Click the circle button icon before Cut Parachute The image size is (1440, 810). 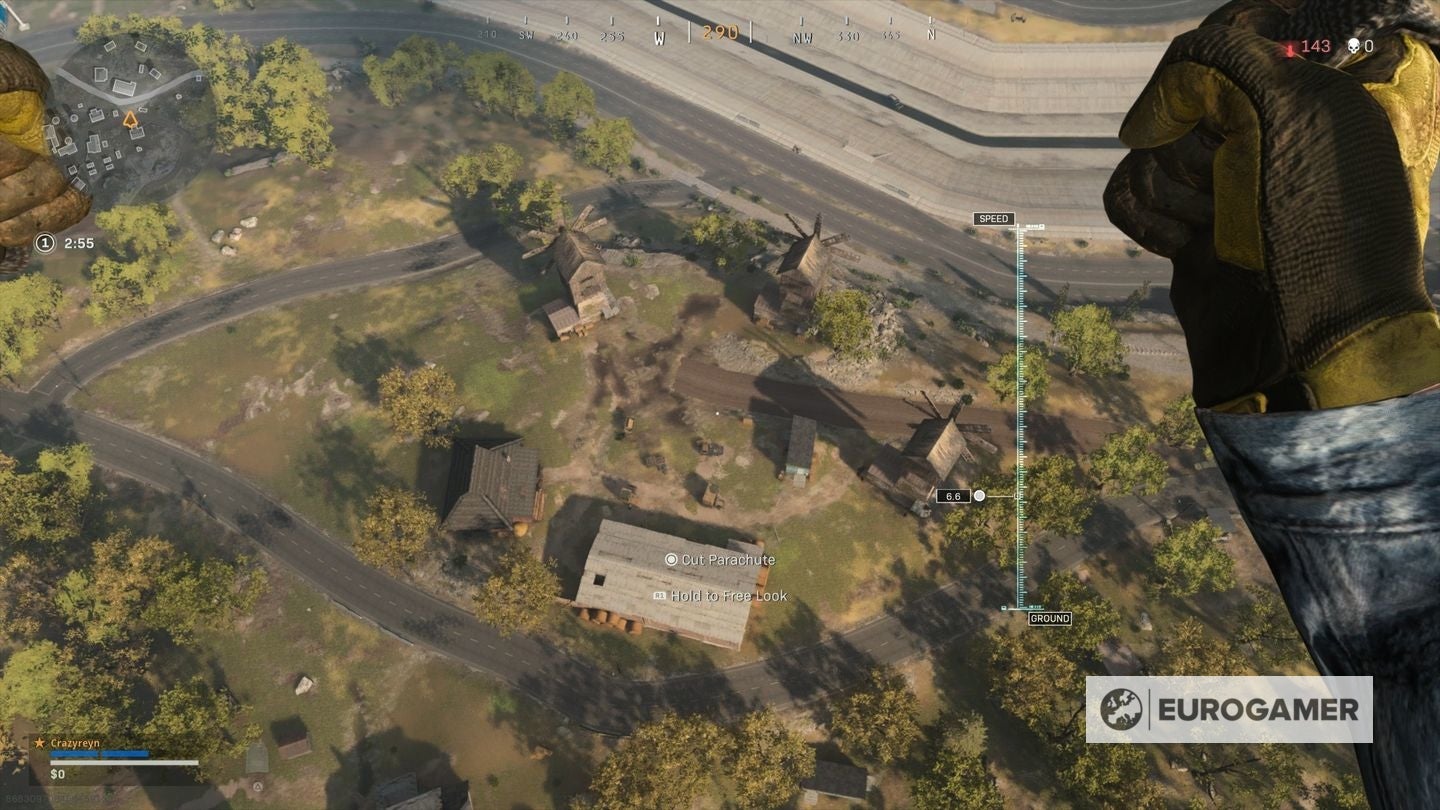(x=671, y=560)
